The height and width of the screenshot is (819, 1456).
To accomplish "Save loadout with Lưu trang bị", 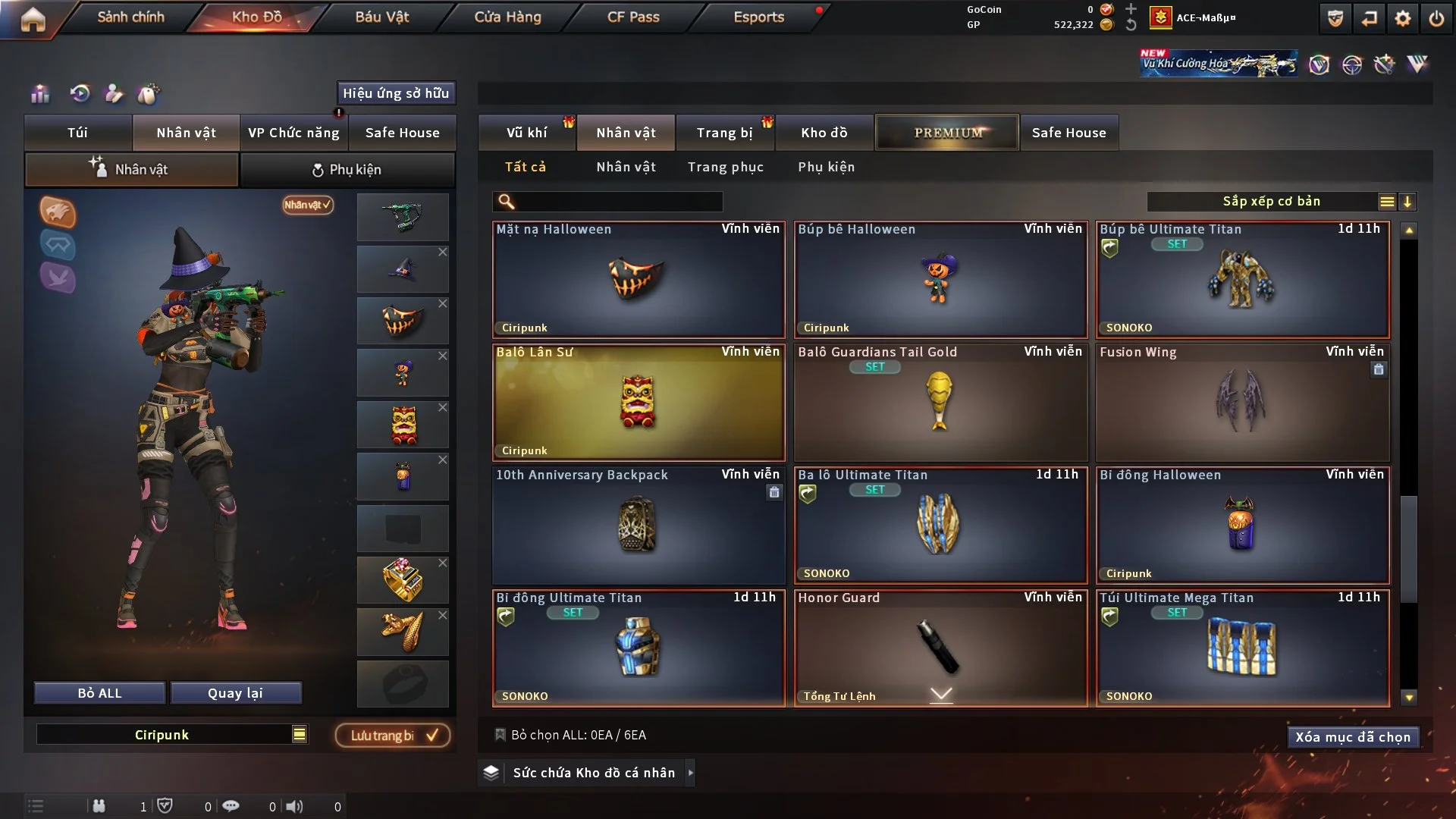I will tap(393, 736).
